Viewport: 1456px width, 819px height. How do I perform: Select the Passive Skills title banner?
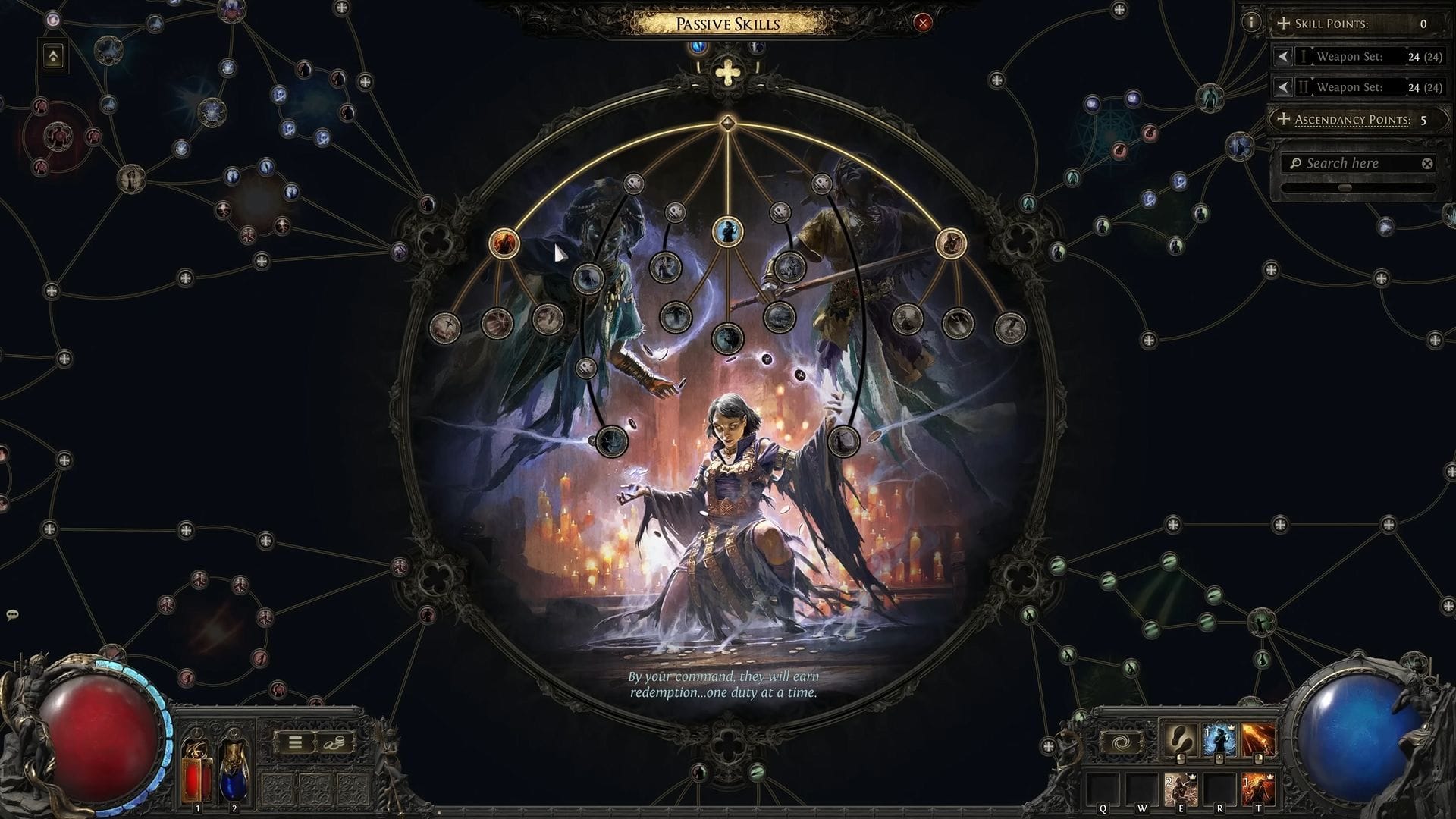point(728,24)
